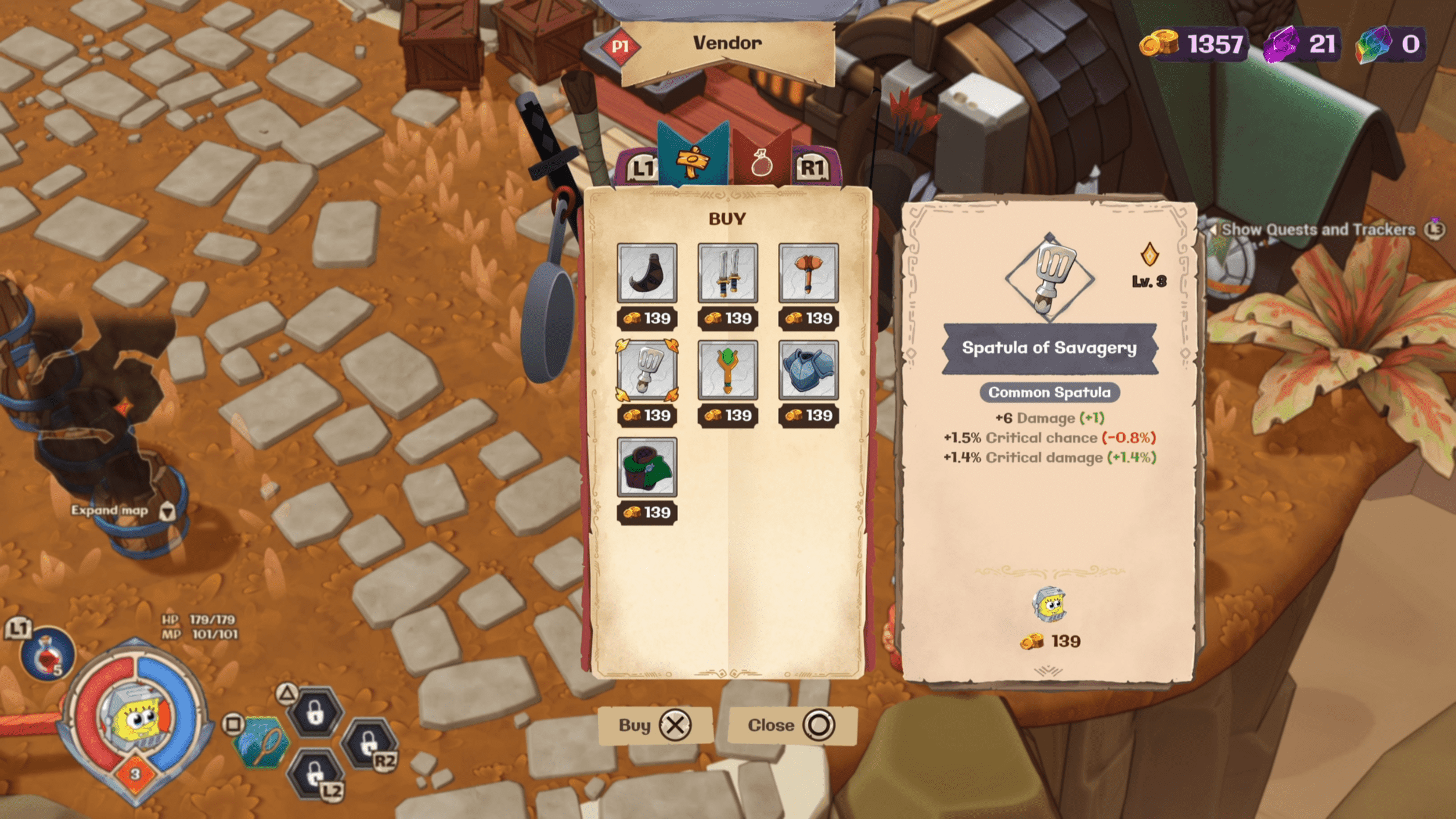Select the orange hammer shop item
Image resolution: width=1456 pixels, height=819 pixels.
tap(808, 273)
